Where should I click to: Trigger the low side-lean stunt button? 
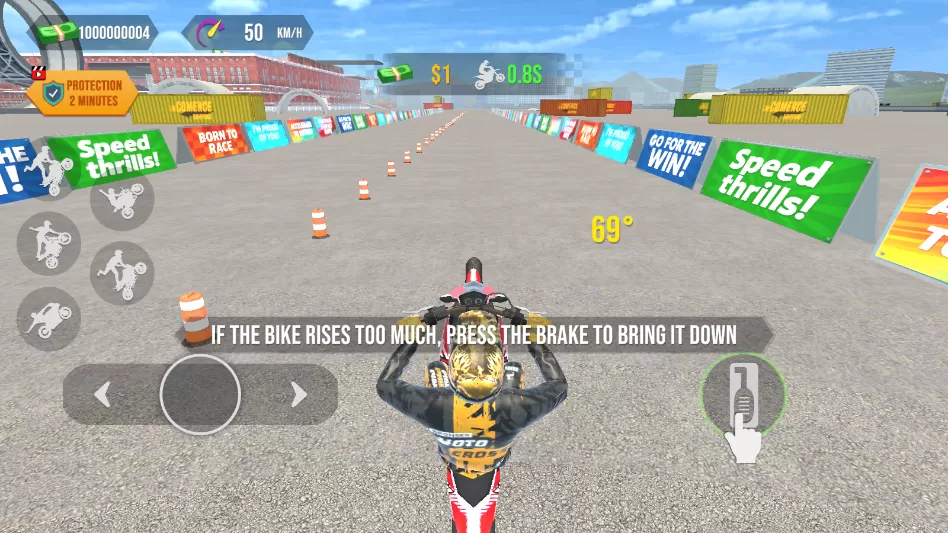(48, 319)
